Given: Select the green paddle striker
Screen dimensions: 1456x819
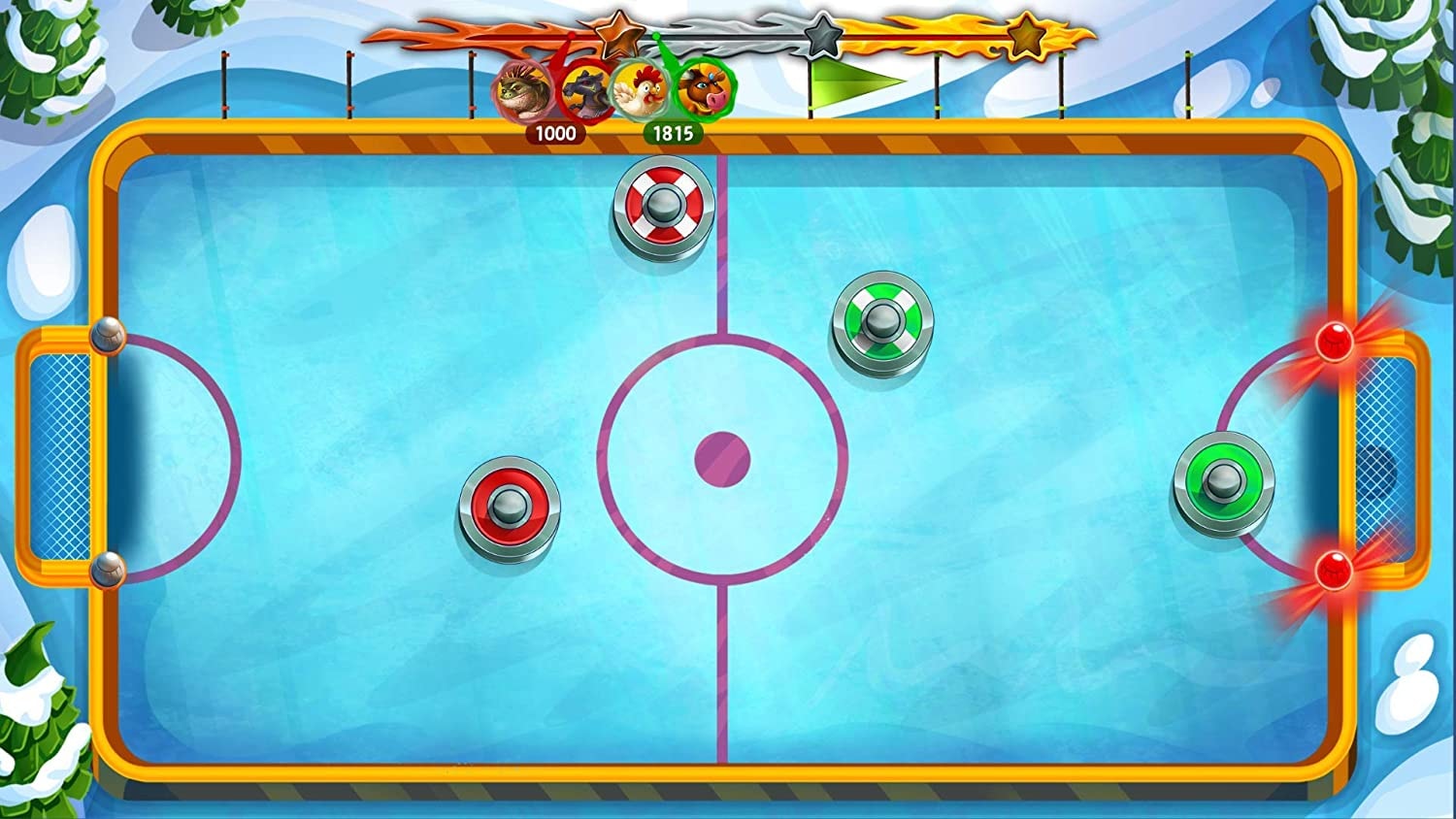Looking at the screenshot, I should tap(1223, 479).
